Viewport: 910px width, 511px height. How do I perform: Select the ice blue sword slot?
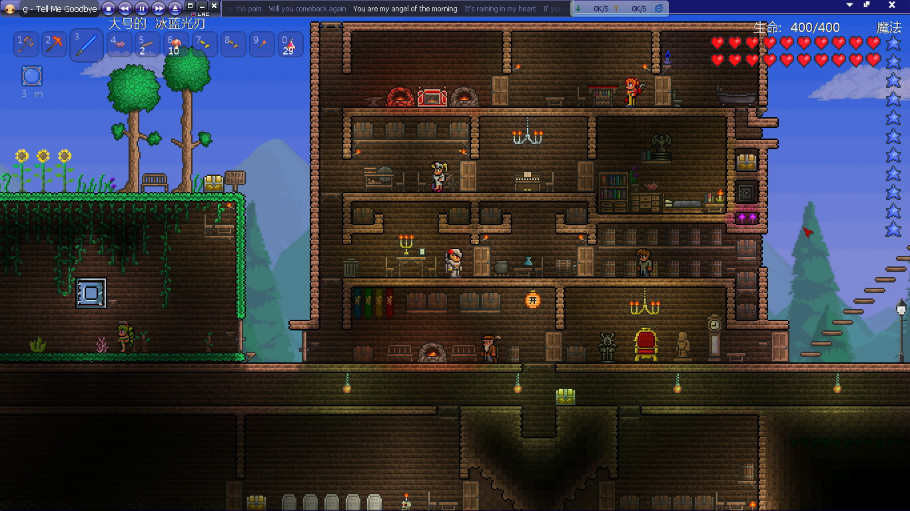[x=87, y=44]
